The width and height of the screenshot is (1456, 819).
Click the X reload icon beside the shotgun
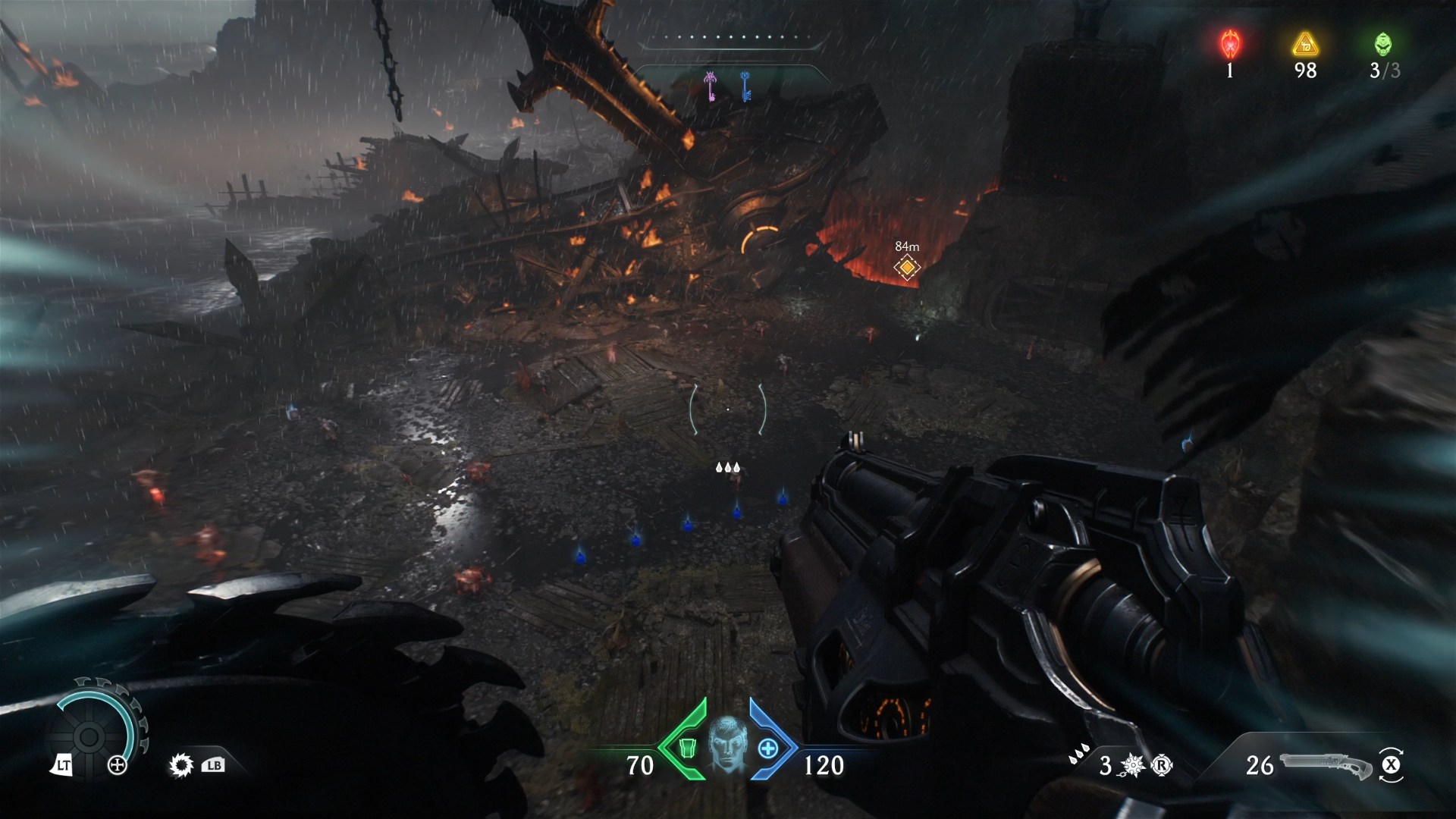point(1392,767)
